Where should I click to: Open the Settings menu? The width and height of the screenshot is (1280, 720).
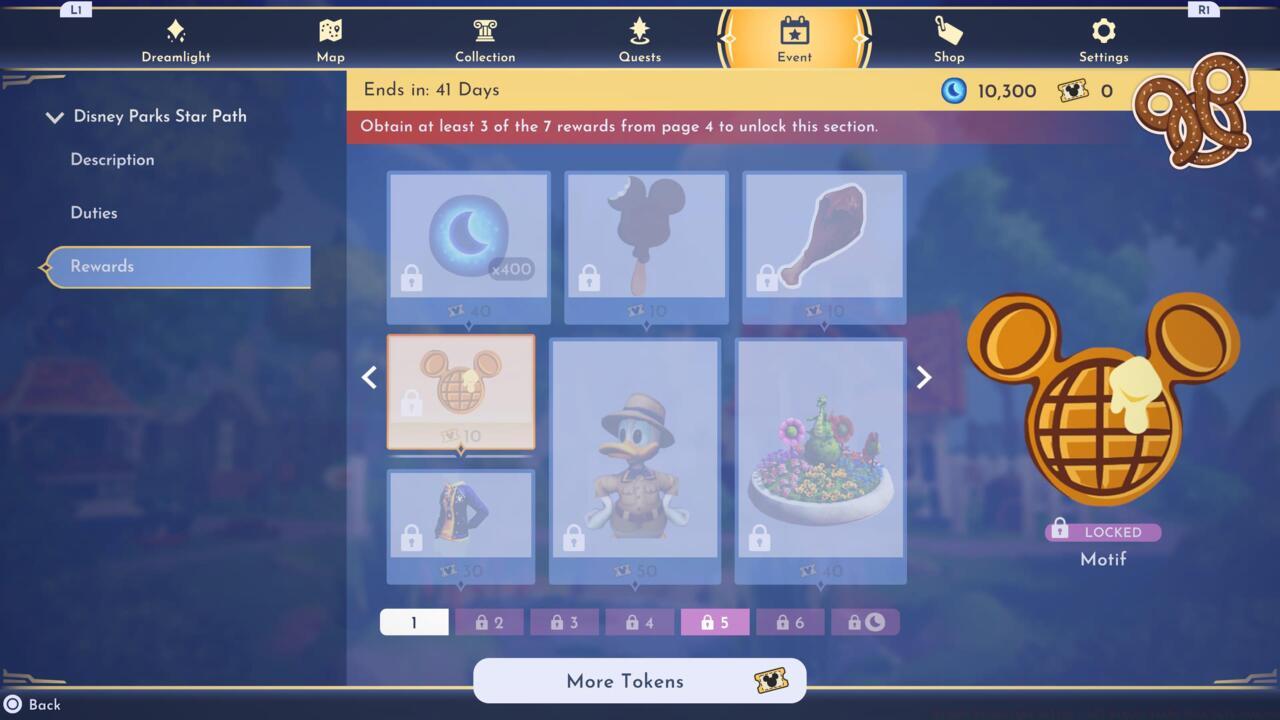click(1103, 38)
